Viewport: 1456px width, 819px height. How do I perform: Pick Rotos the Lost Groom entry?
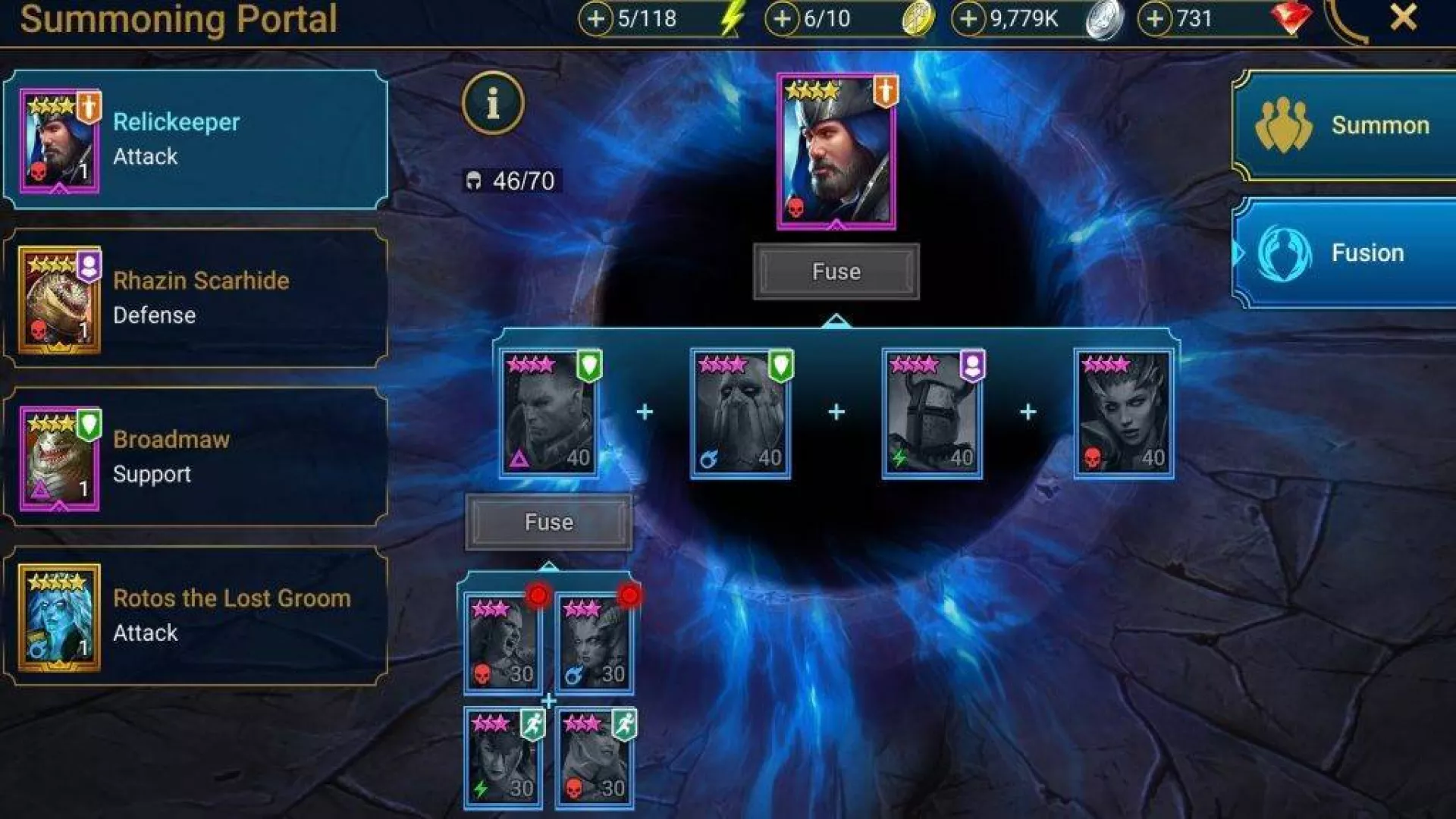pos(196,616)
